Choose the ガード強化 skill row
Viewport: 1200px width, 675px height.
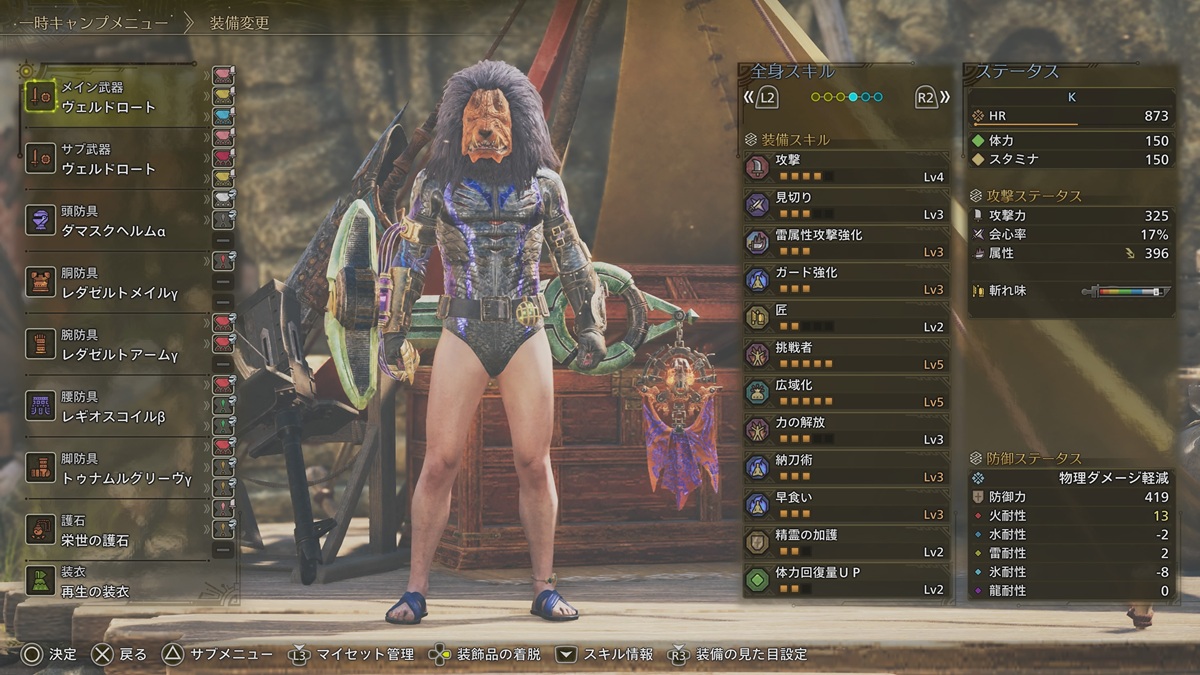click(845, 281)
